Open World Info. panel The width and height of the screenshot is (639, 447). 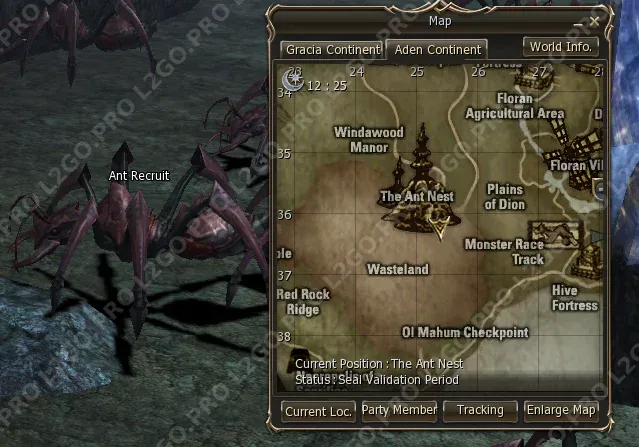(x=560, y=46)
